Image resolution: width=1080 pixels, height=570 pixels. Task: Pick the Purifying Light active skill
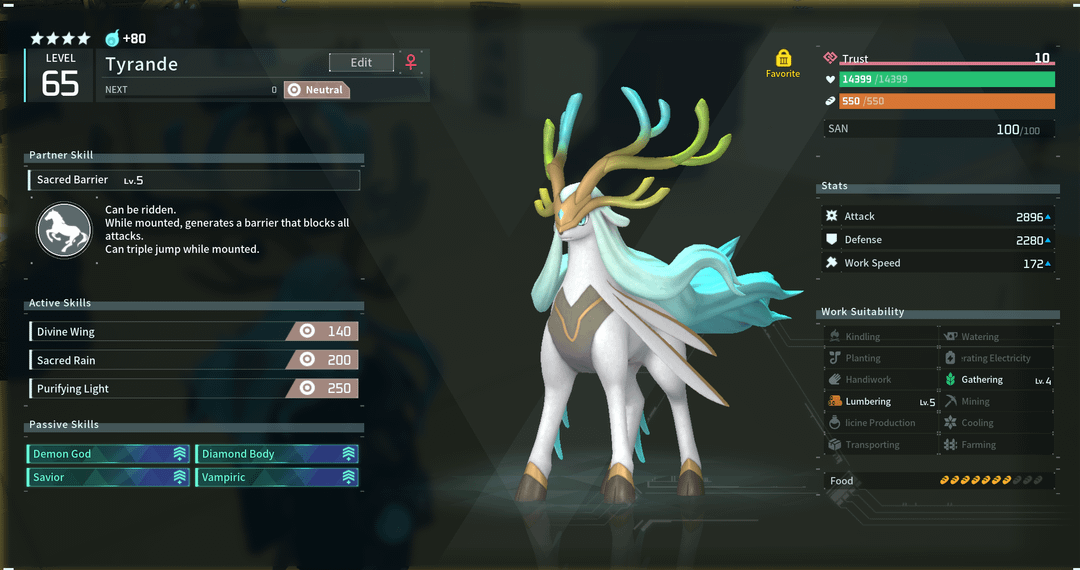(193, 388)
